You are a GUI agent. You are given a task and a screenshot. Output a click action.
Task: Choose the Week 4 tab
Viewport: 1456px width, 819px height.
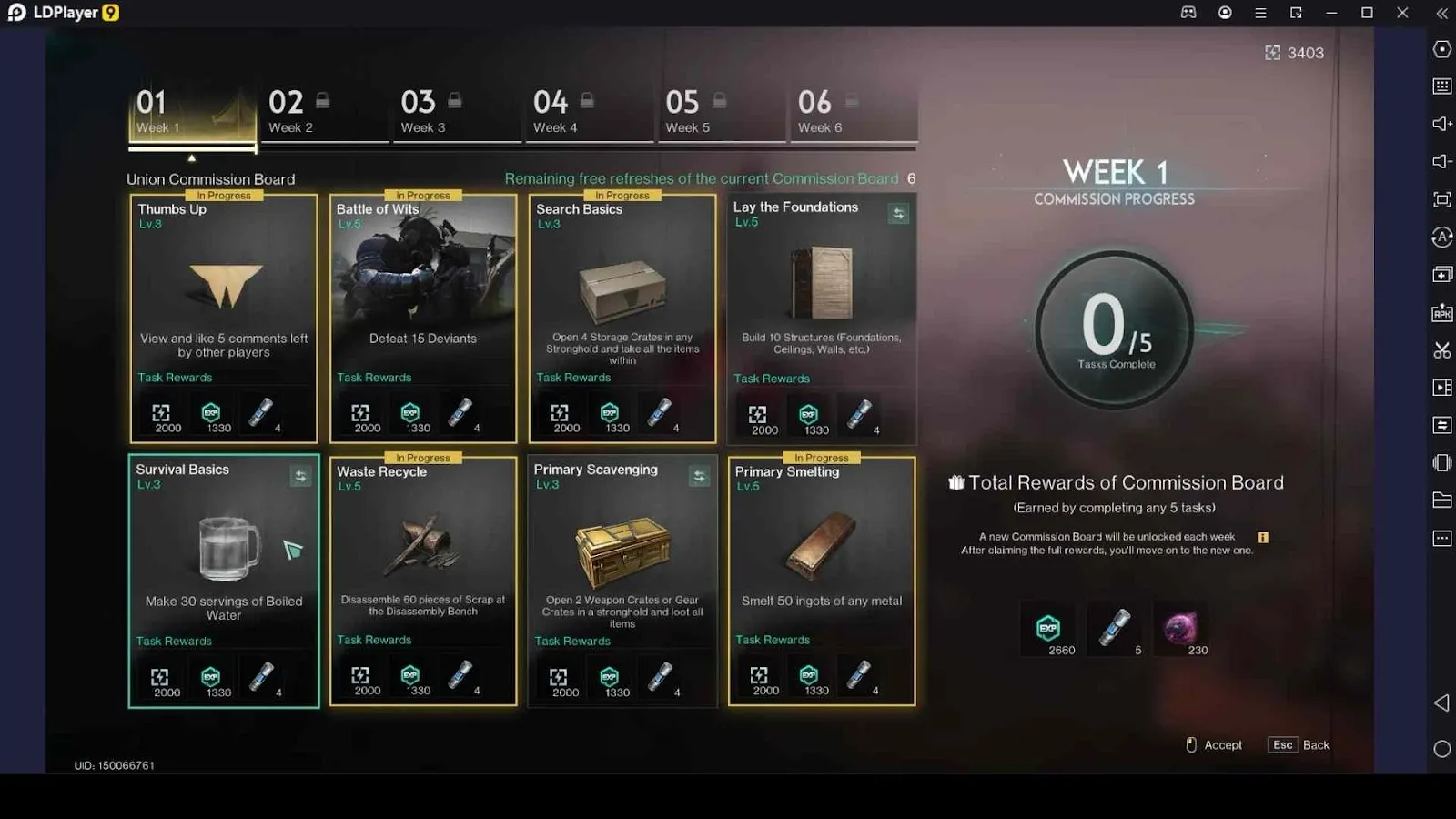[x=588, y=113]
